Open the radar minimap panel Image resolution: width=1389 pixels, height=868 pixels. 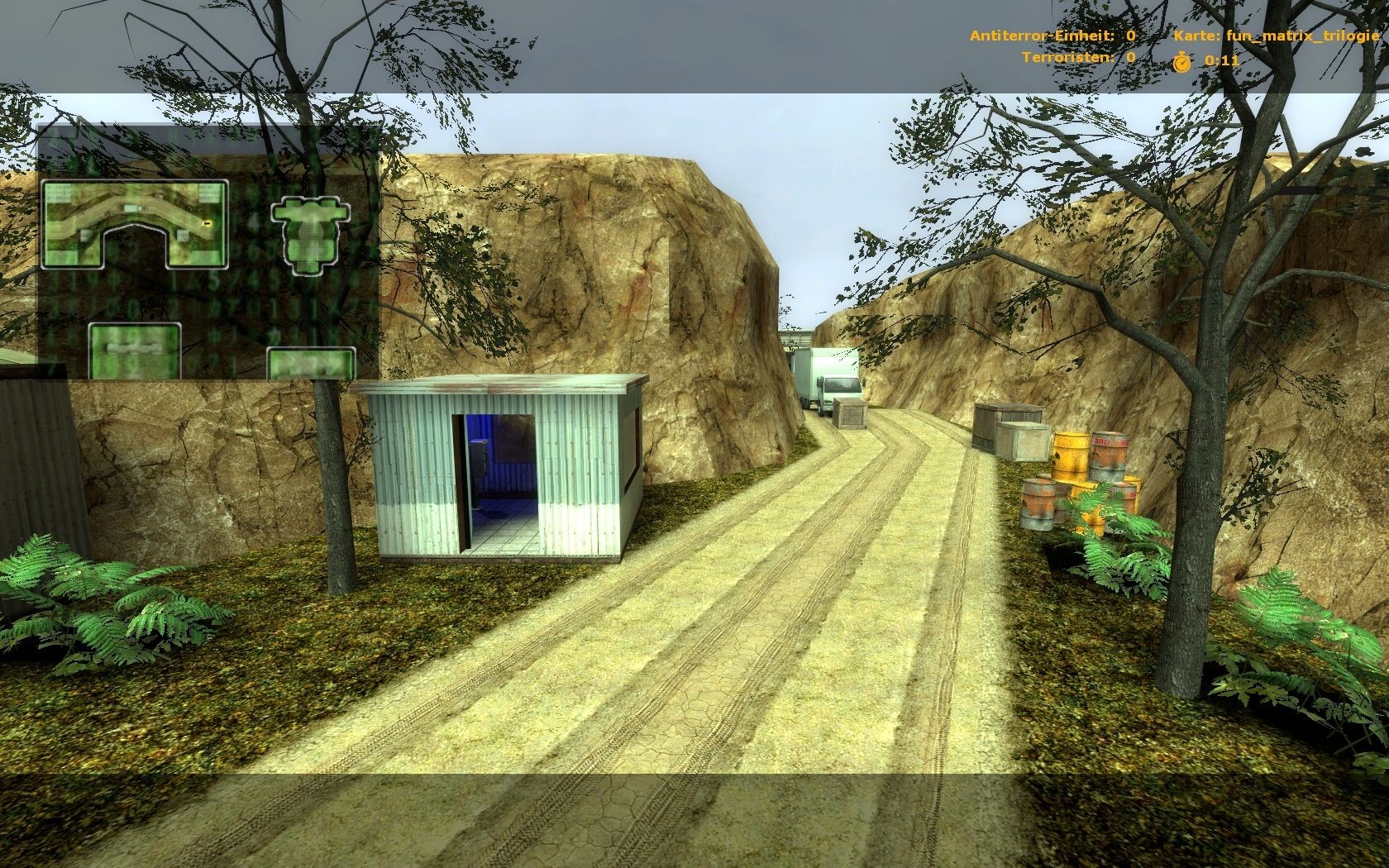pyautogui.click(x=135, y=223)
